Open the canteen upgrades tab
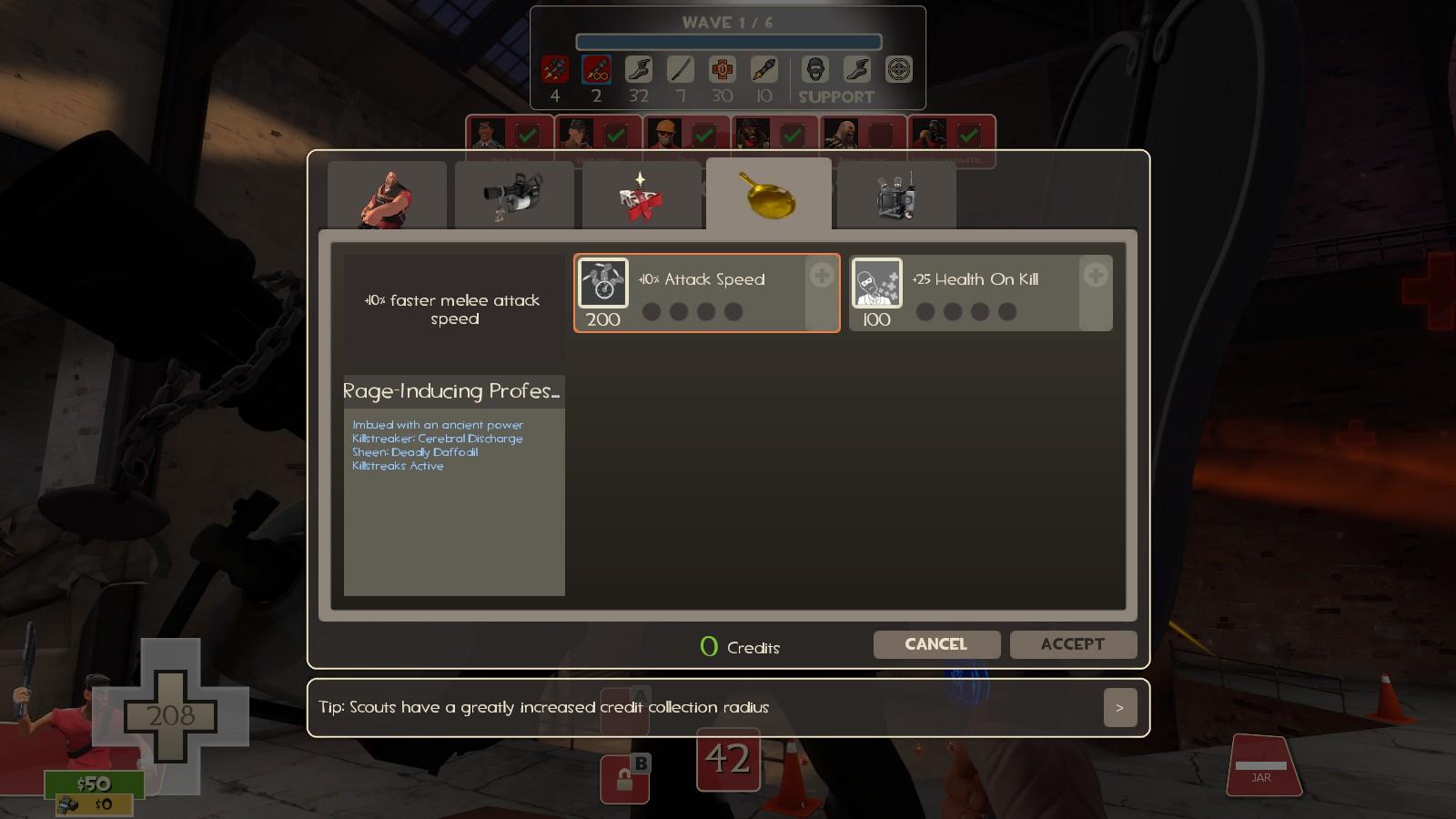This screenshot has width=1456, height=819. pyautogui.click(x=896, y=196)
